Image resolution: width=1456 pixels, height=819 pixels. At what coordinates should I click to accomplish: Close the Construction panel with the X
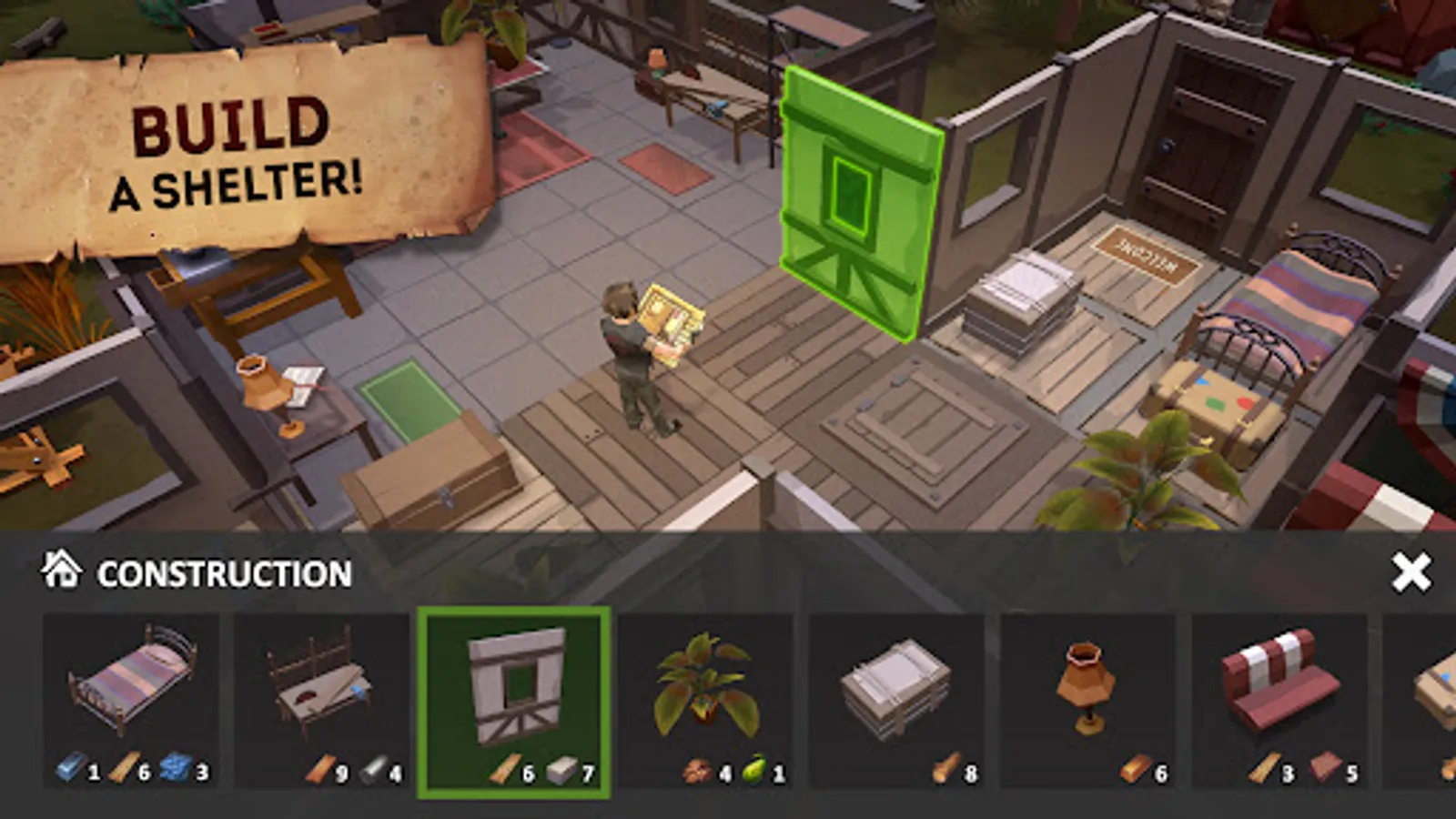coord(1410,571)
